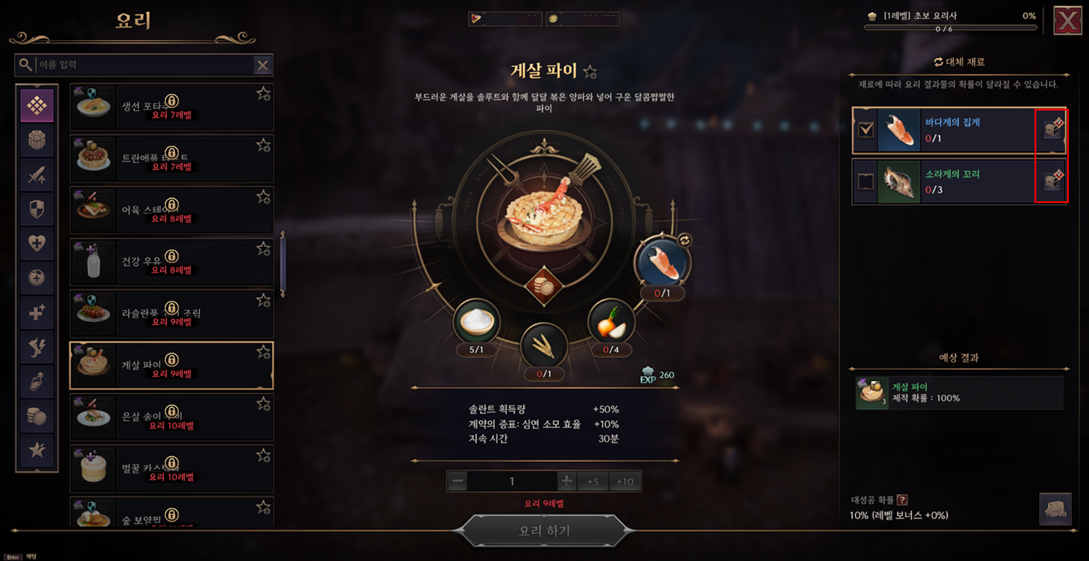Check the 소라게의 꼬리 substitute ingredient box
The height and width of the screenshot is (561, 1089).
pos(866,182)
